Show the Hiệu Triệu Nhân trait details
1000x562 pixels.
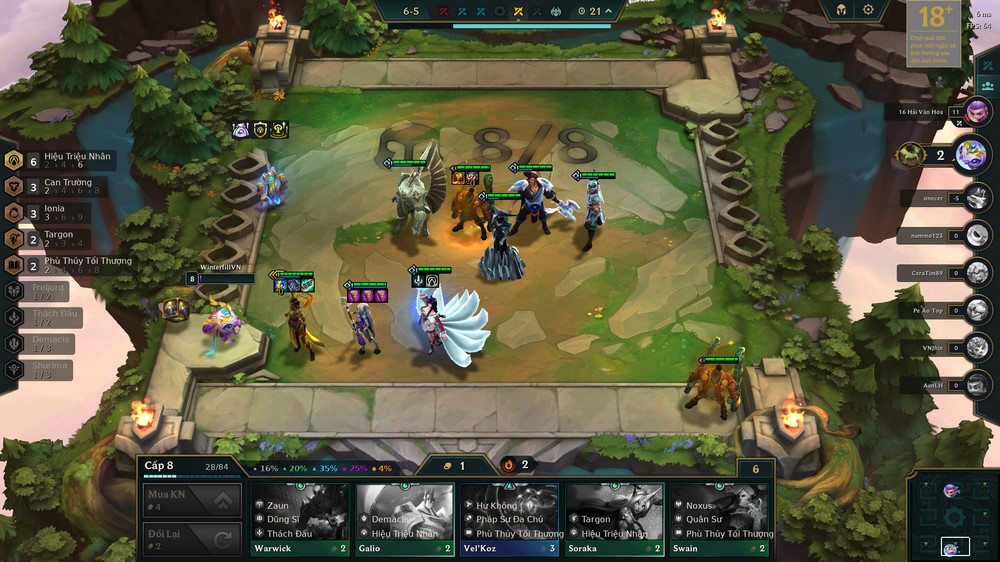(62, 160)
